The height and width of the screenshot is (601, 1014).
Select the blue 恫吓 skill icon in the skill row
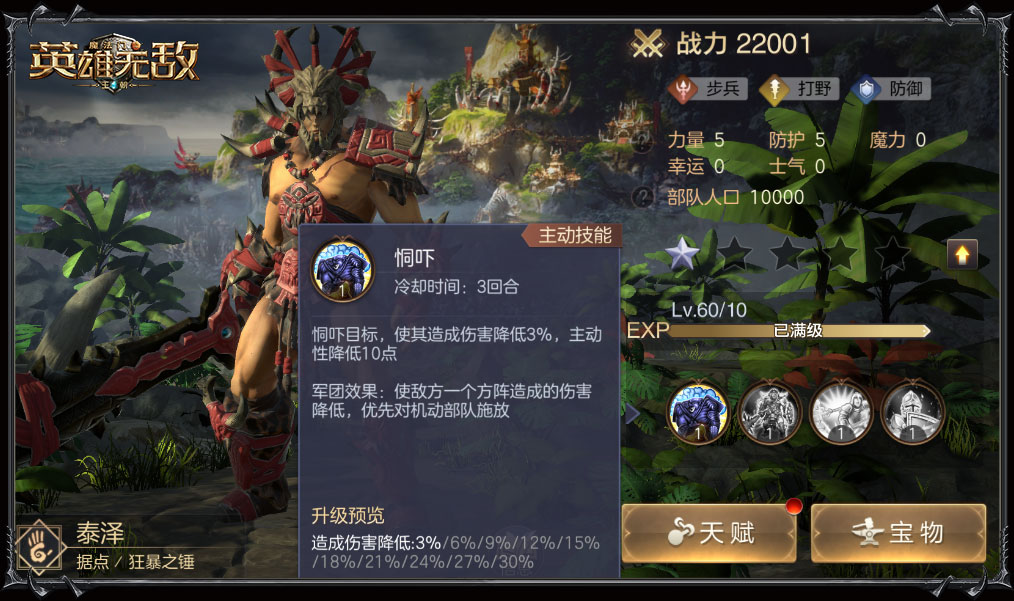[x=697, y=412]
